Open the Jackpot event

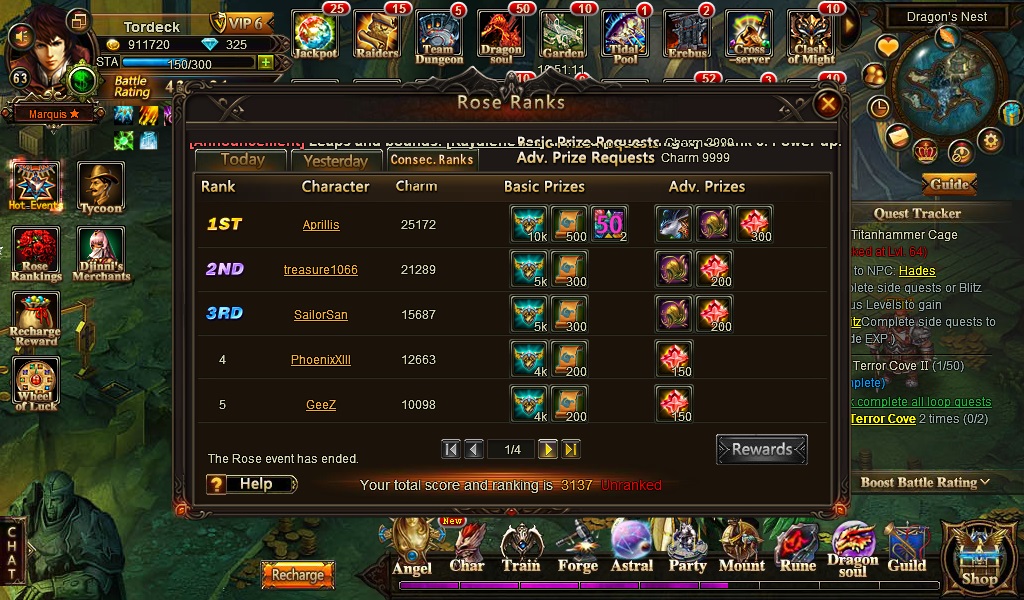316,35
